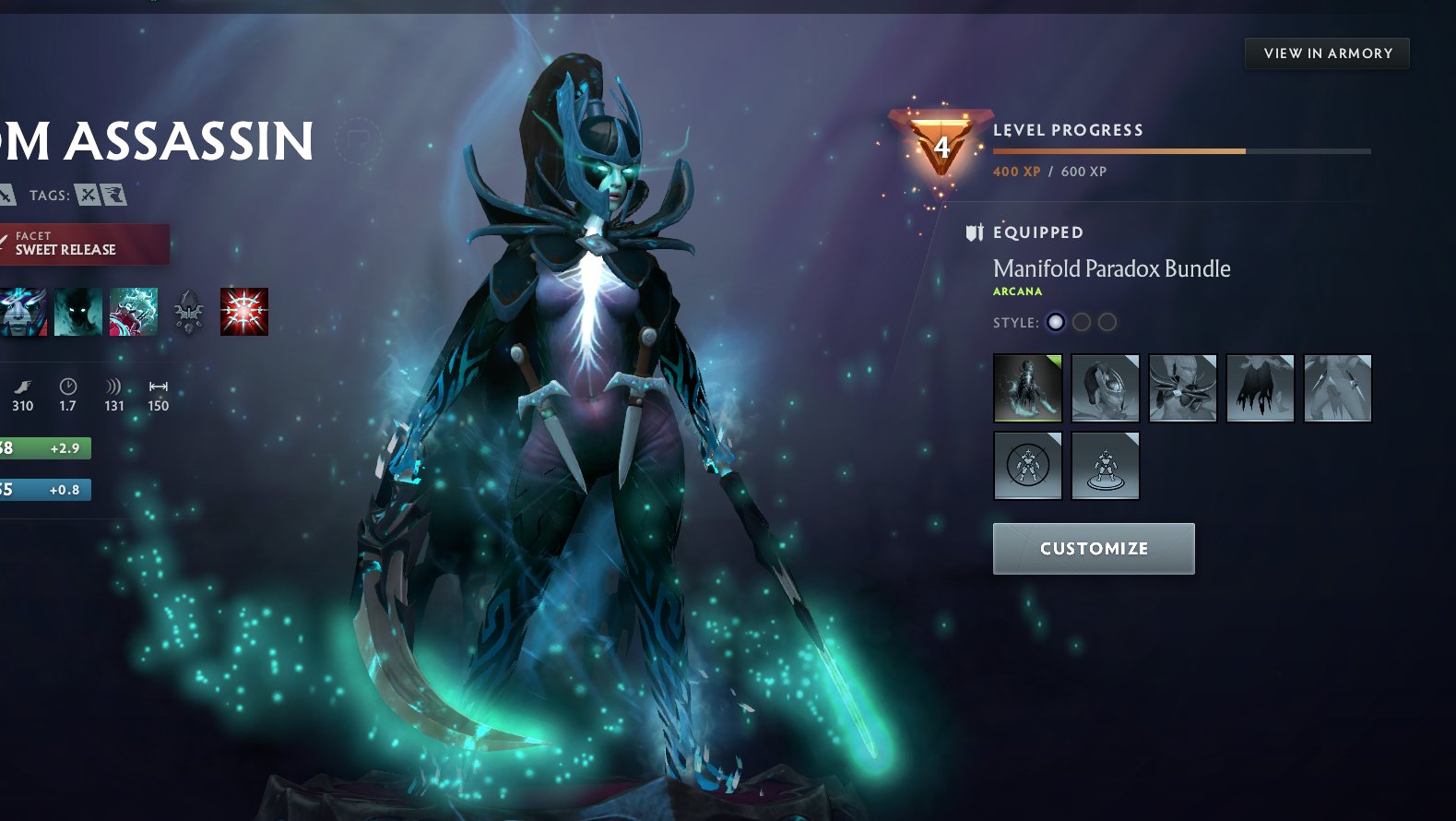Select the first arcana style radio button

1056,322
